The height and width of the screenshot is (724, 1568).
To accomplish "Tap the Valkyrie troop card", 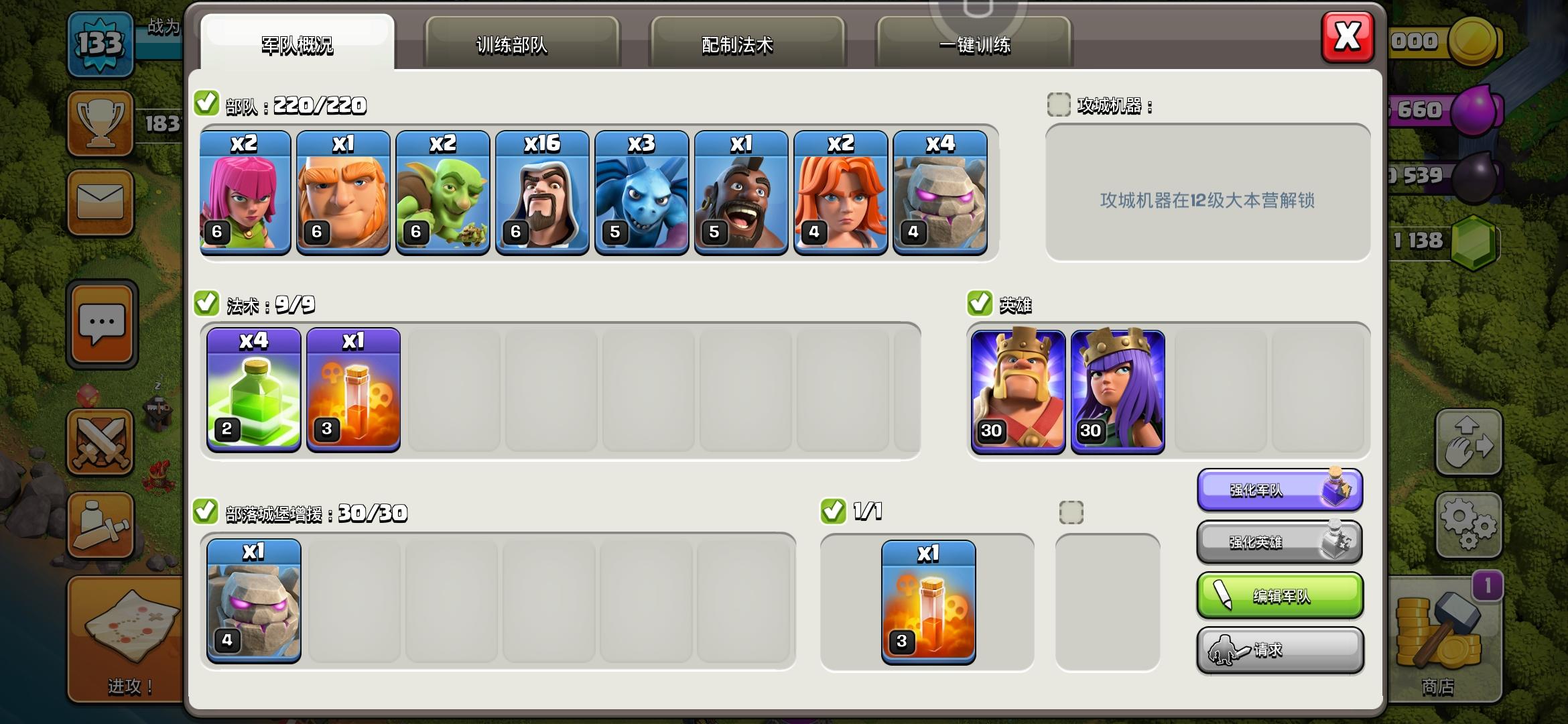I will (x=840, y=194).
